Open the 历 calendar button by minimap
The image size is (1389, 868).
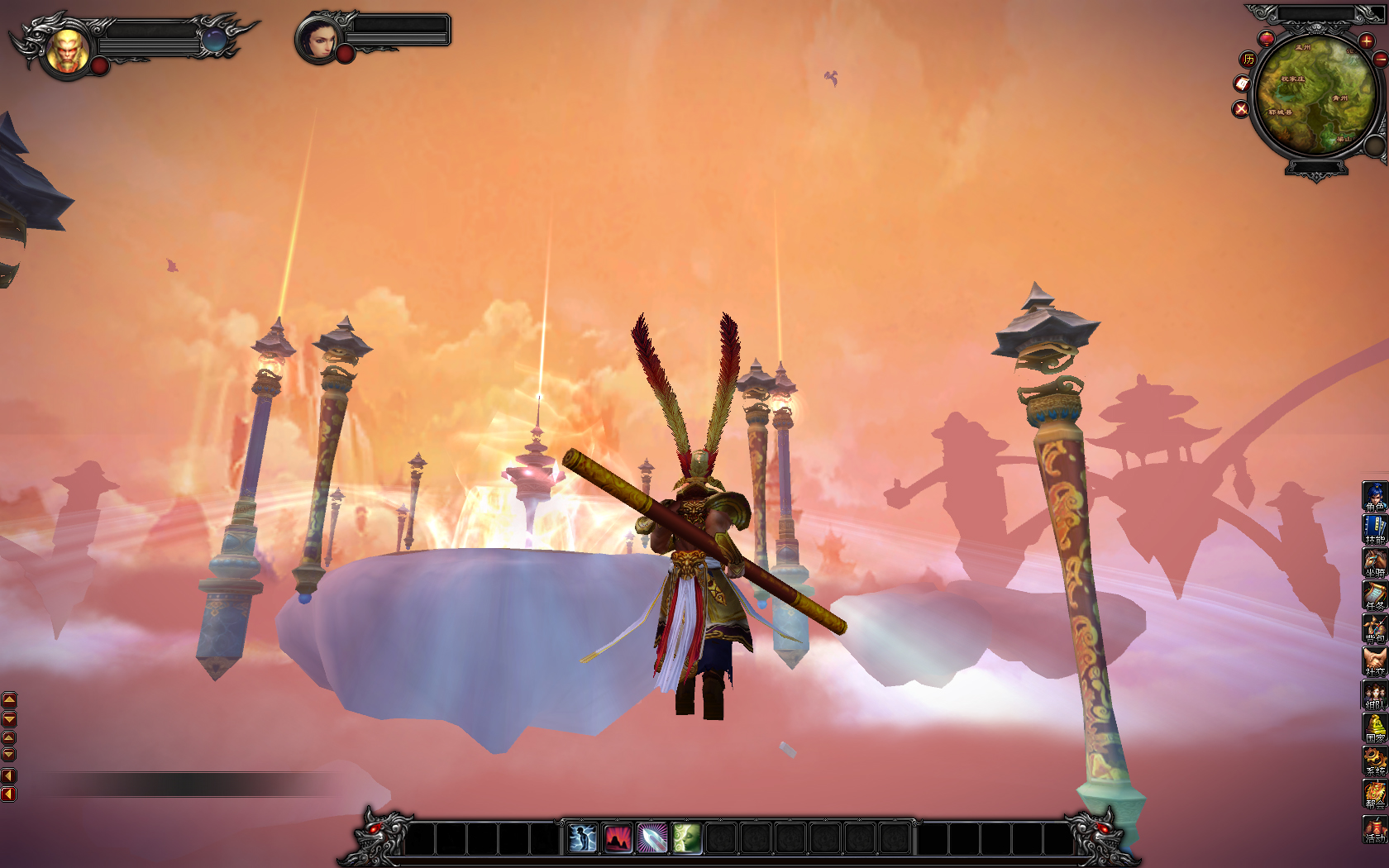pyautogui.click(x=1248, y=59)
